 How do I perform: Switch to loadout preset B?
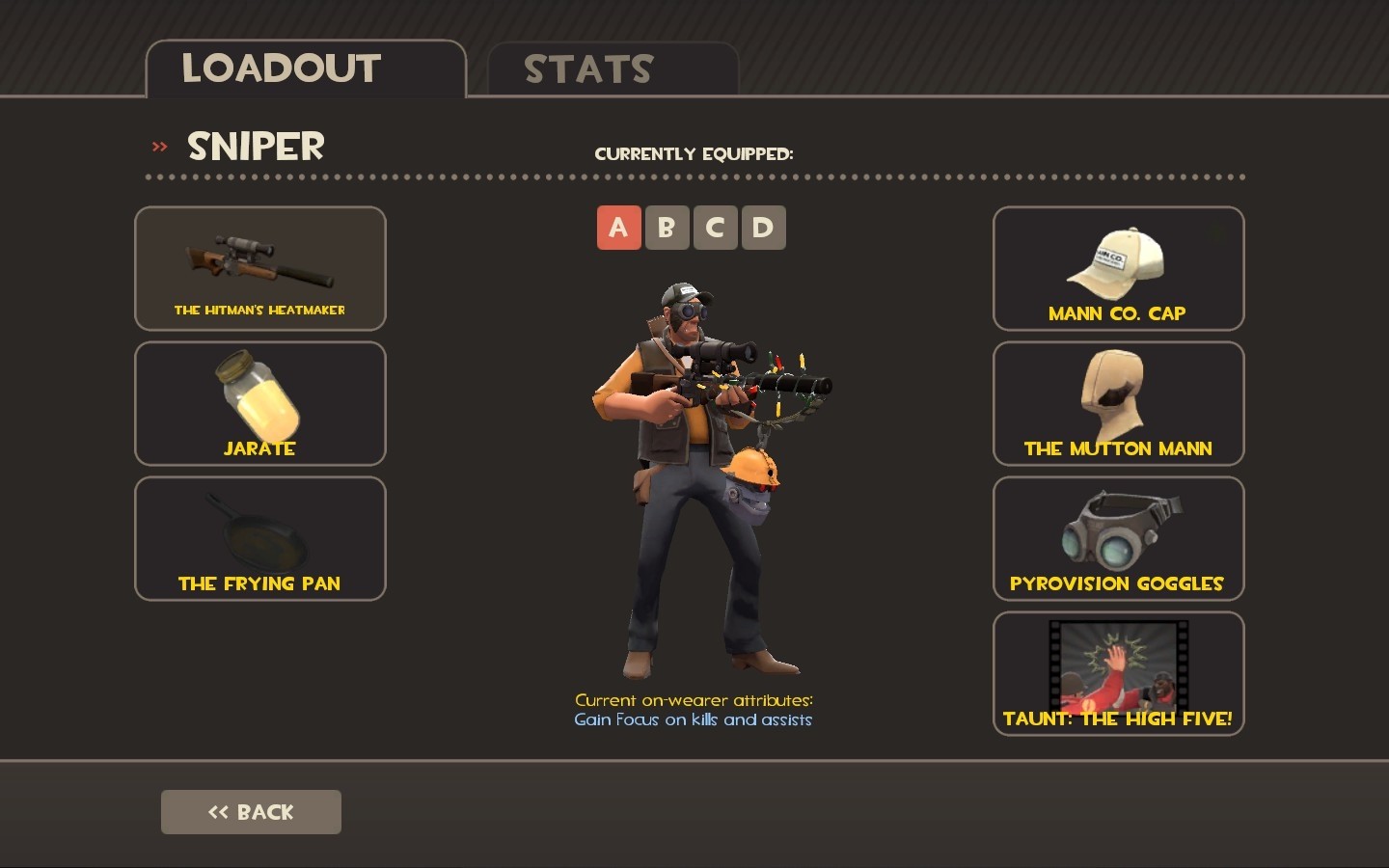coord(667,228)
